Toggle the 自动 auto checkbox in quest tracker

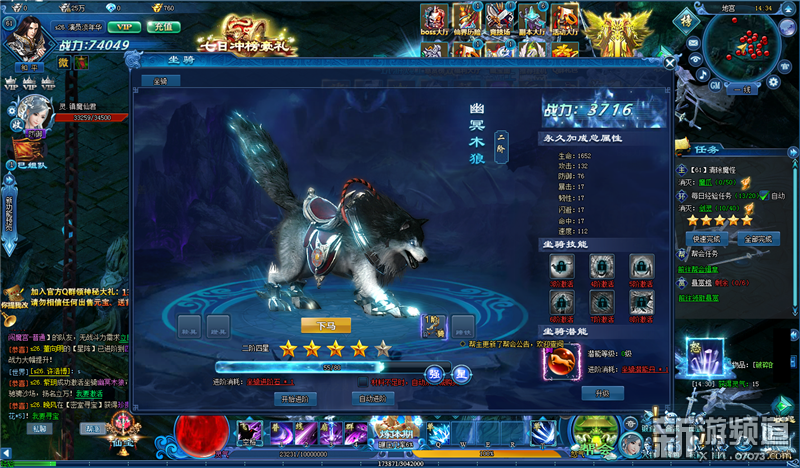click(764, 196)
